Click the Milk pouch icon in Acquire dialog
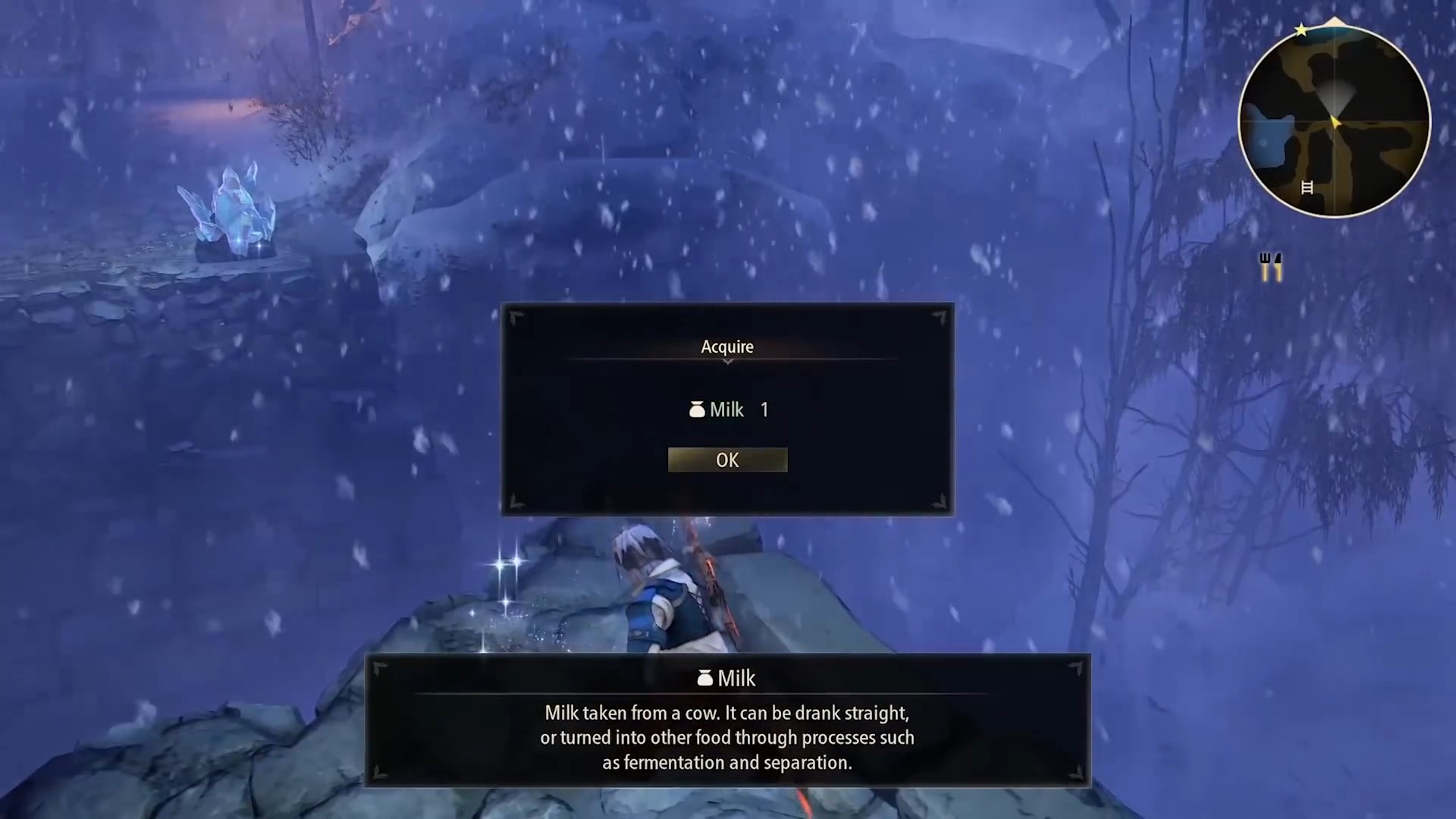 pyautogui.click(x=697, y=409)
